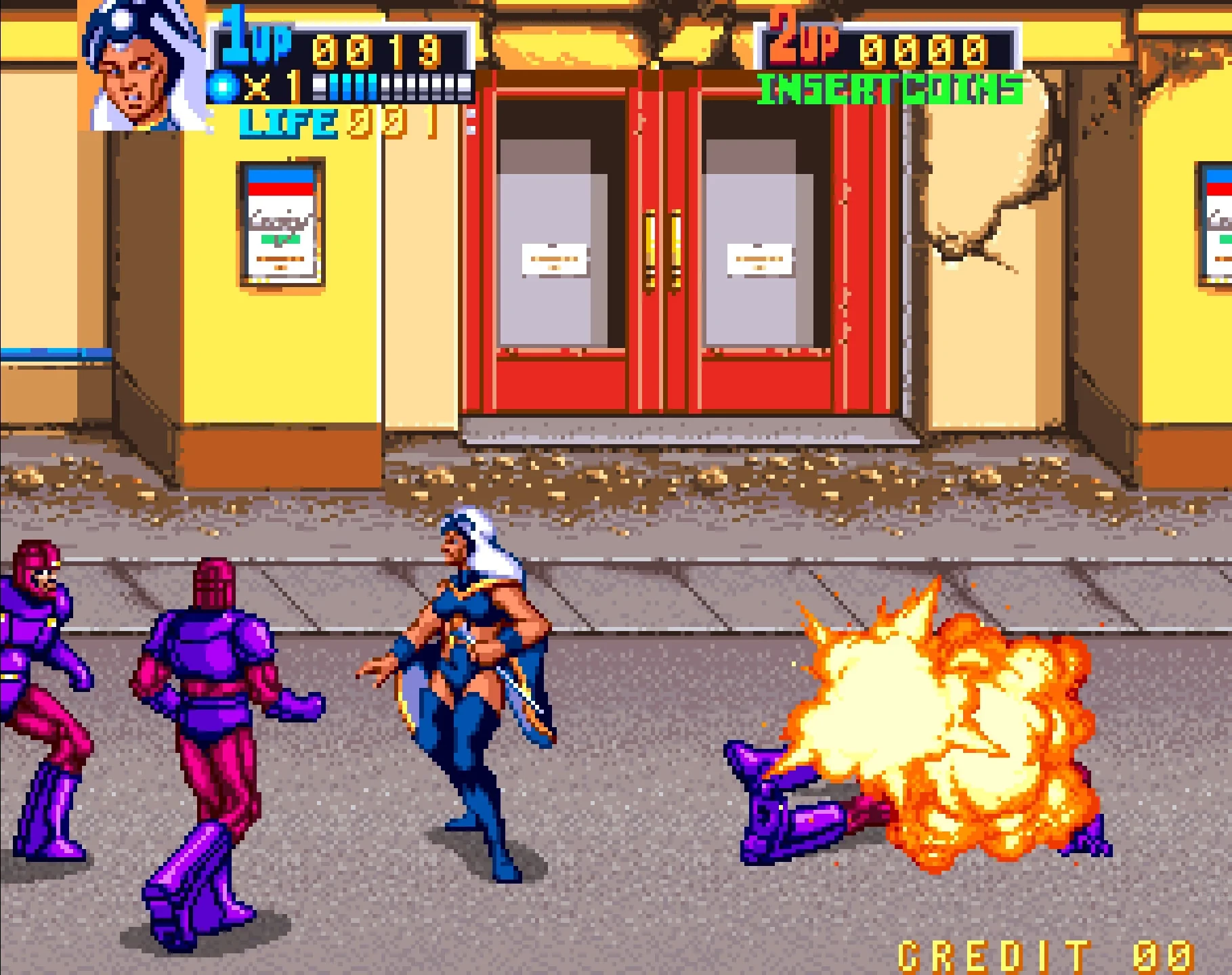This screenshot has height=975, width=1232.
Task: Toggle the x1 lives multiplier
Action: point(271,86)
